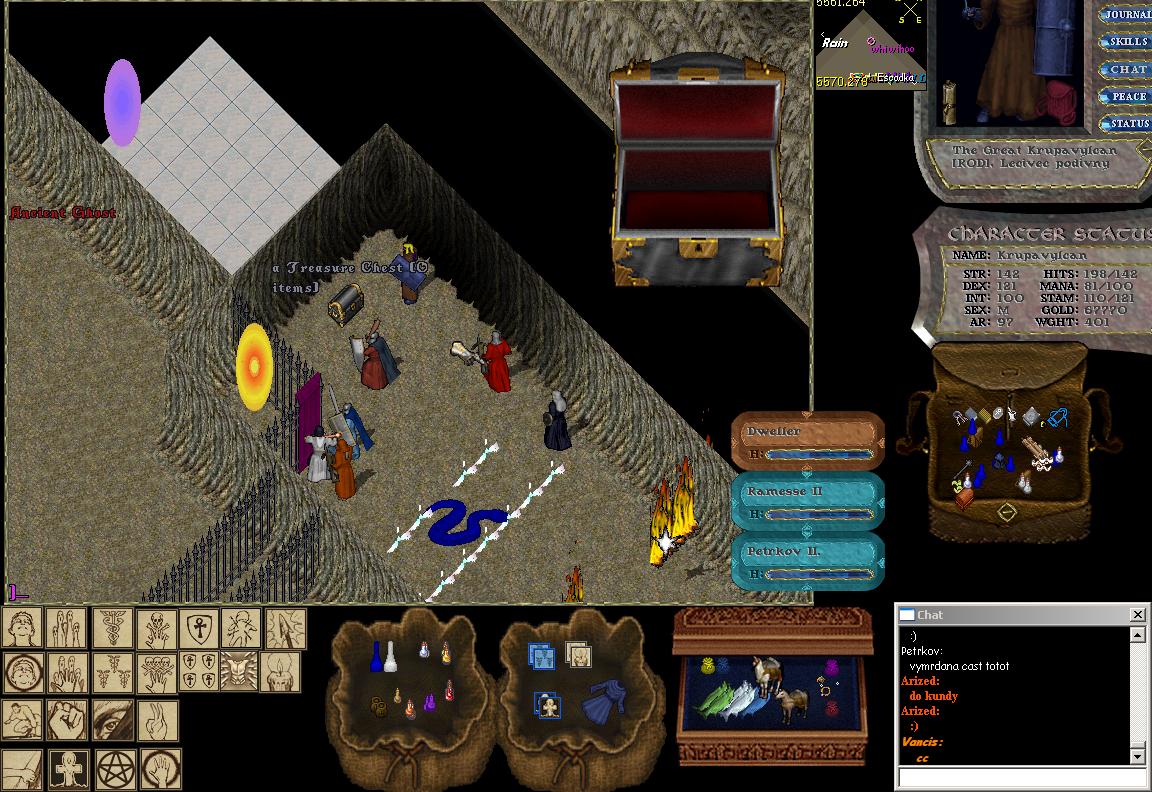
Task: Open the Journal from the paperdoll
Action: click(1128, 15)
